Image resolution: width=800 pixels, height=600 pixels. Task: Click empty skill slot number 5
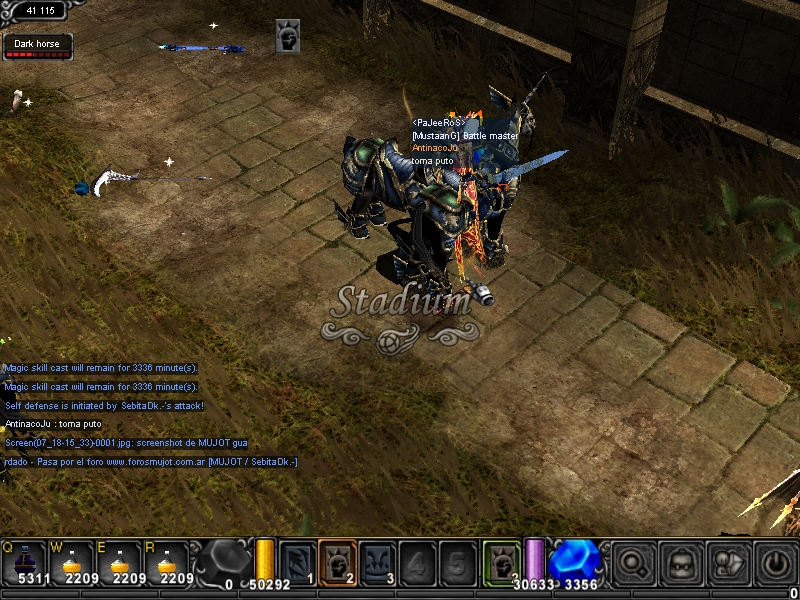[x=456, y=562]
